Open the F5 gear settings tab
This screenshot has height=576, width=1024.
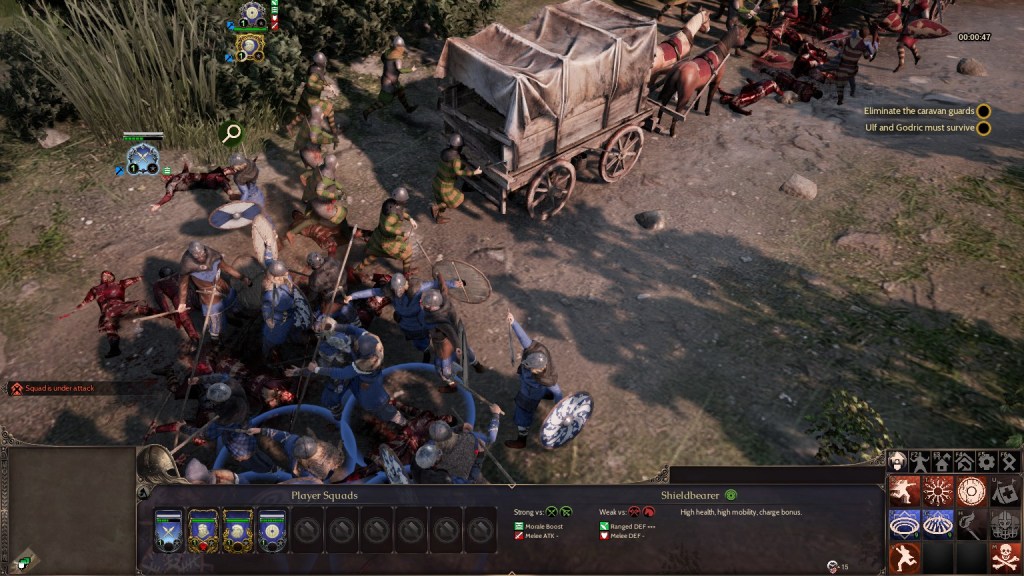point(986,462)
